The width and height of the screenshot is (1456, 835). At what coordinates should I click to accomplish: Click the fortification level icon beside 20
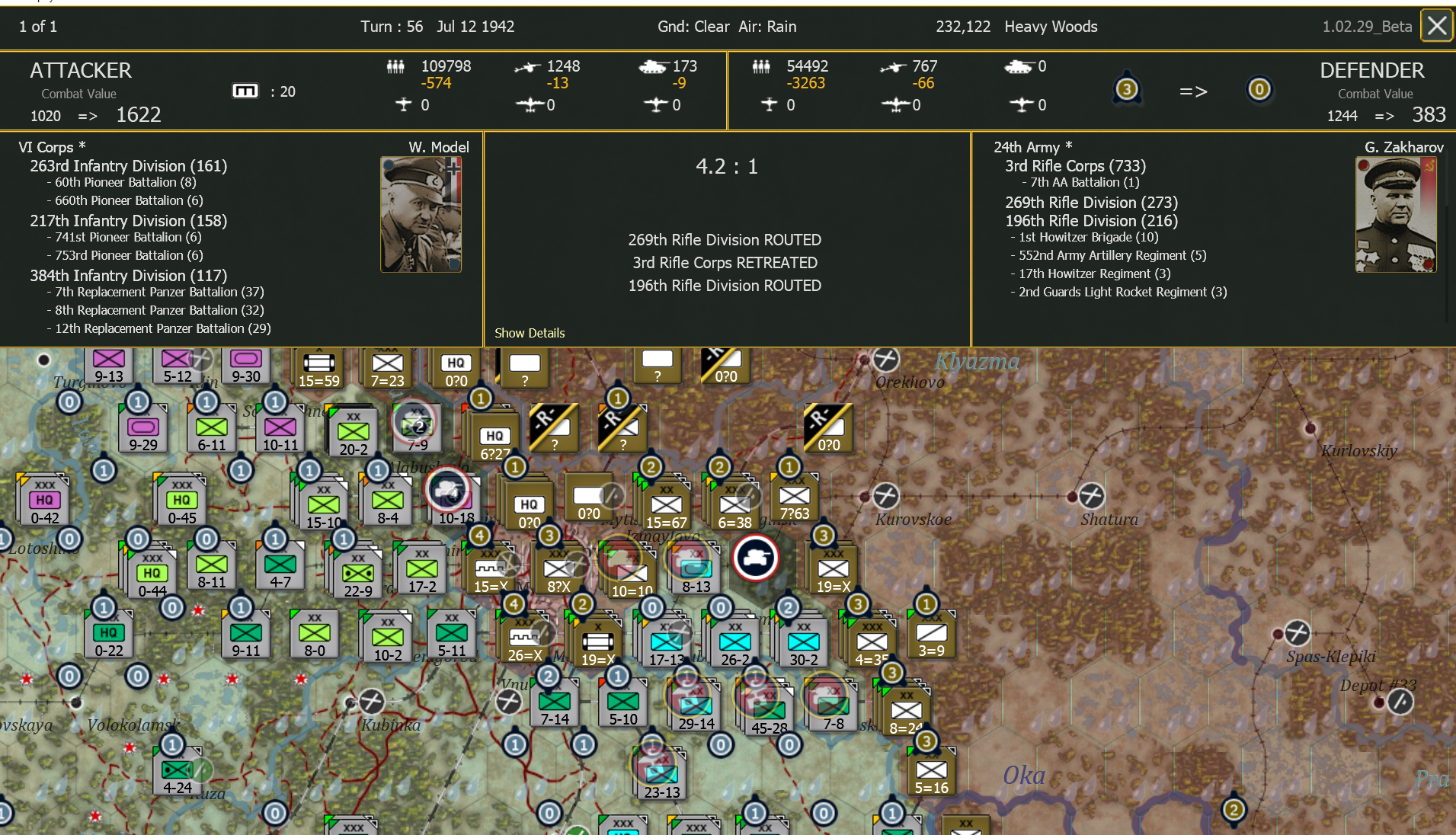[x=245, y=91]
